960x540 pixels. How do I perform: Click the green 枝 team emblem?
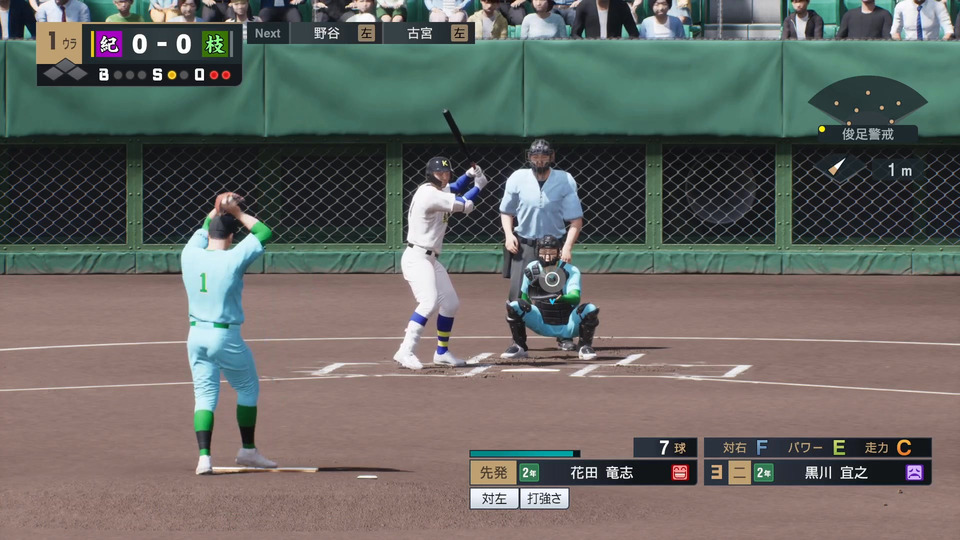coord(214,45)
